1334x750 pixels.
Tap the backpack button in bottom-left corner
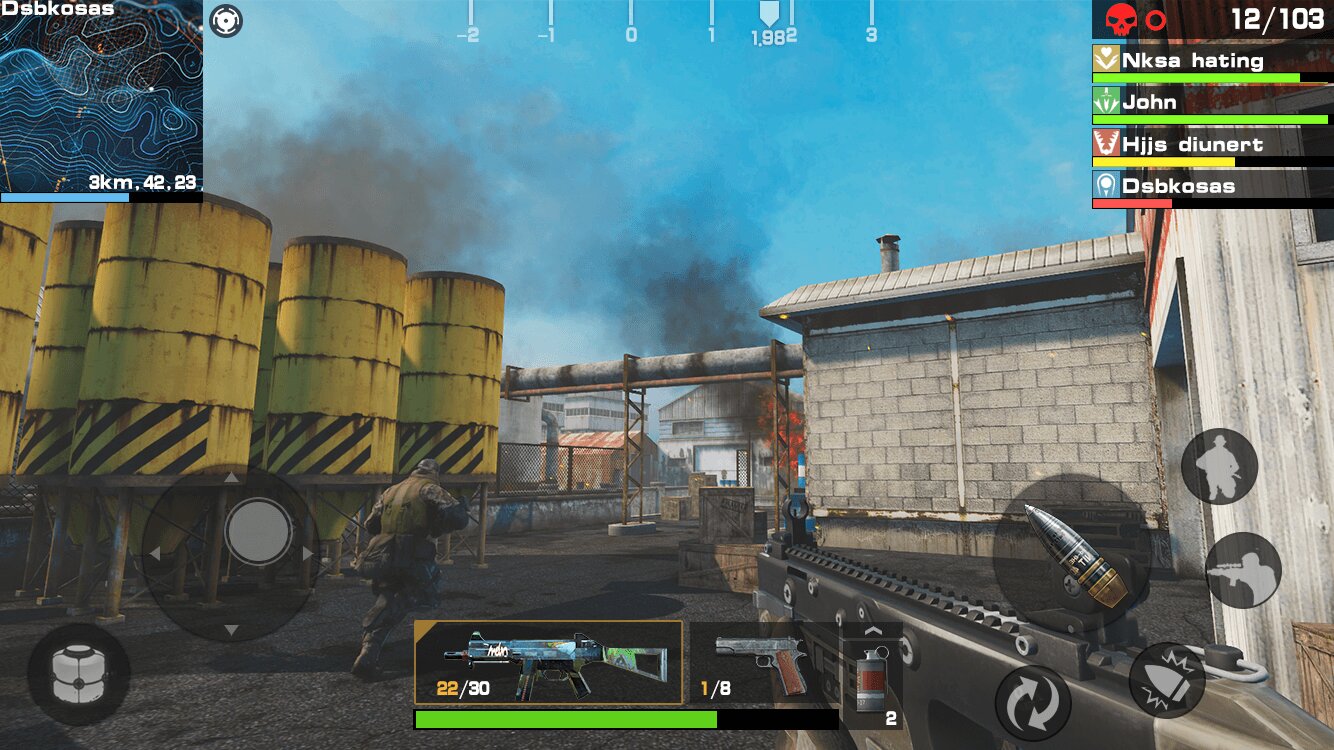pyautogui.click(x=78, y=674)
